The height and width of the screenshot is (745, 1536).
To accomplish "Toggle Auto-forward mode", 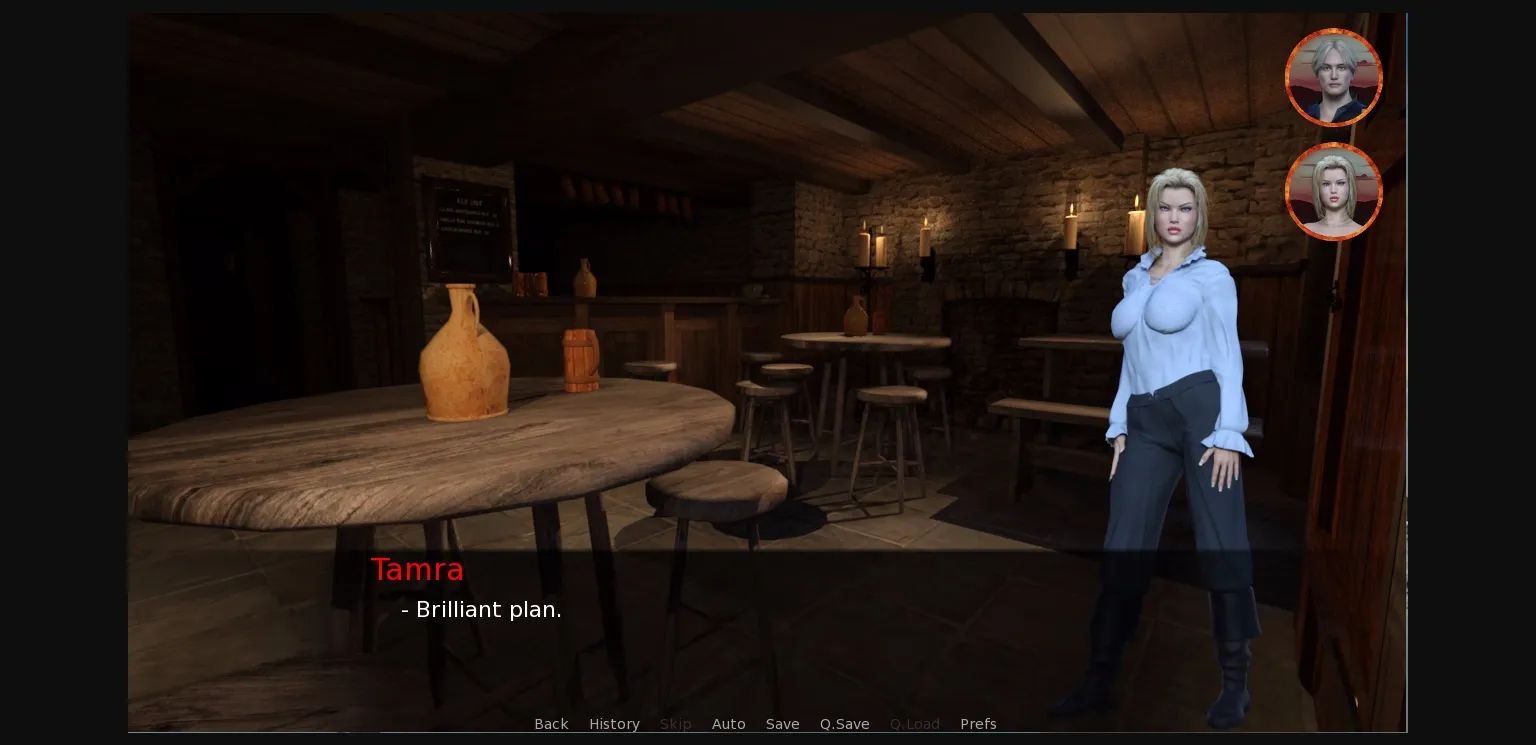I will 729,724.
